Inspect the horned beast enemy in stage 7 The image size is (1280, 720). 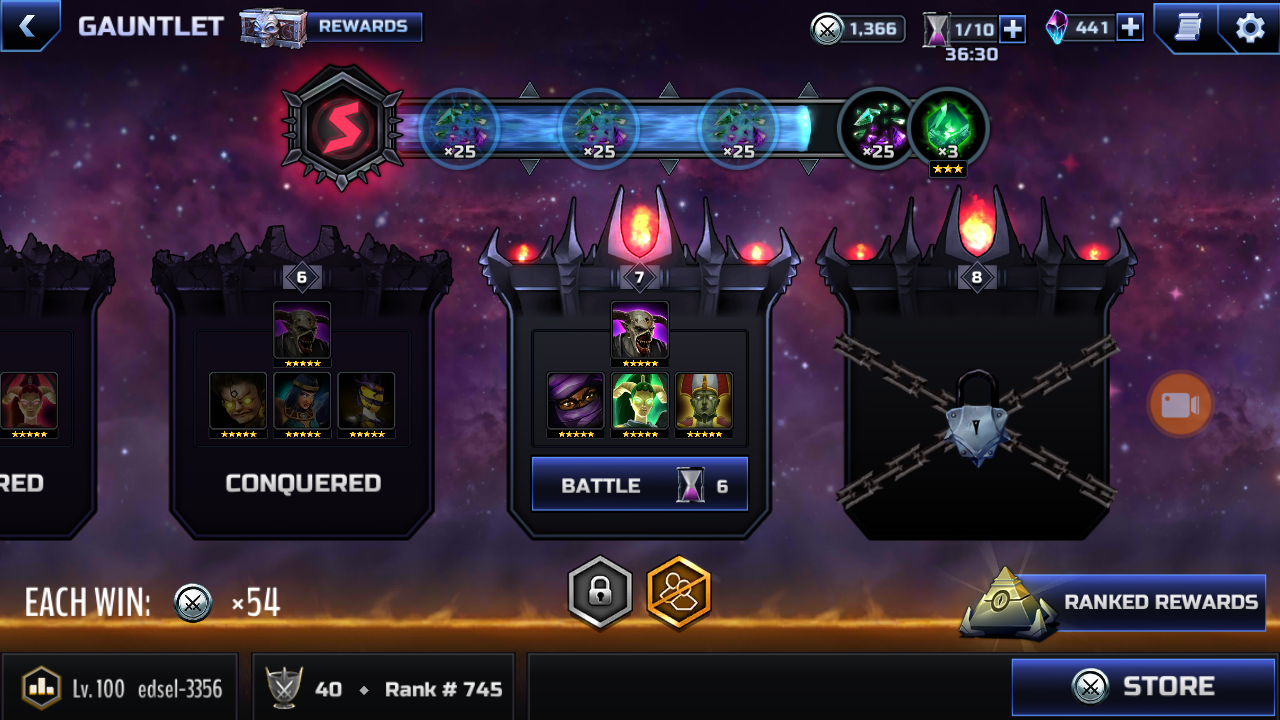point(640,332)
